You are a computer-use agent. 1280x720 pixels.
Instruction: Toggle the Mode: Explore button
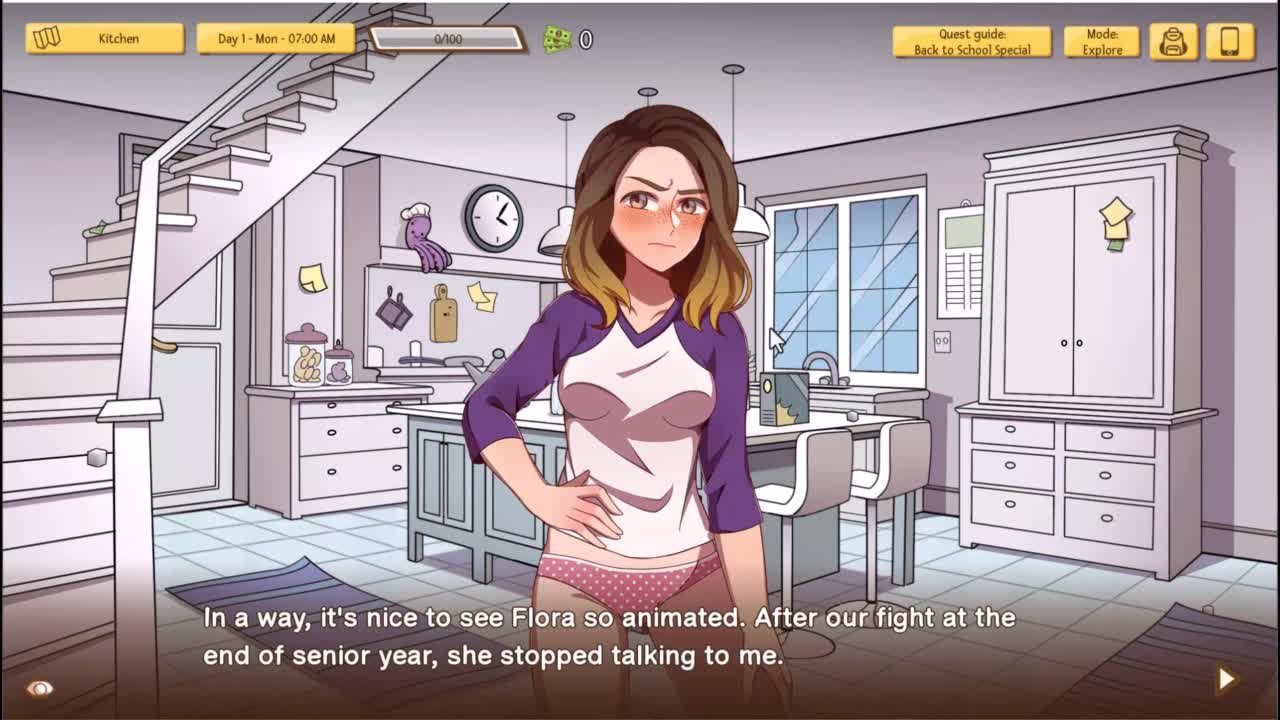click(x=1102, y=42)
